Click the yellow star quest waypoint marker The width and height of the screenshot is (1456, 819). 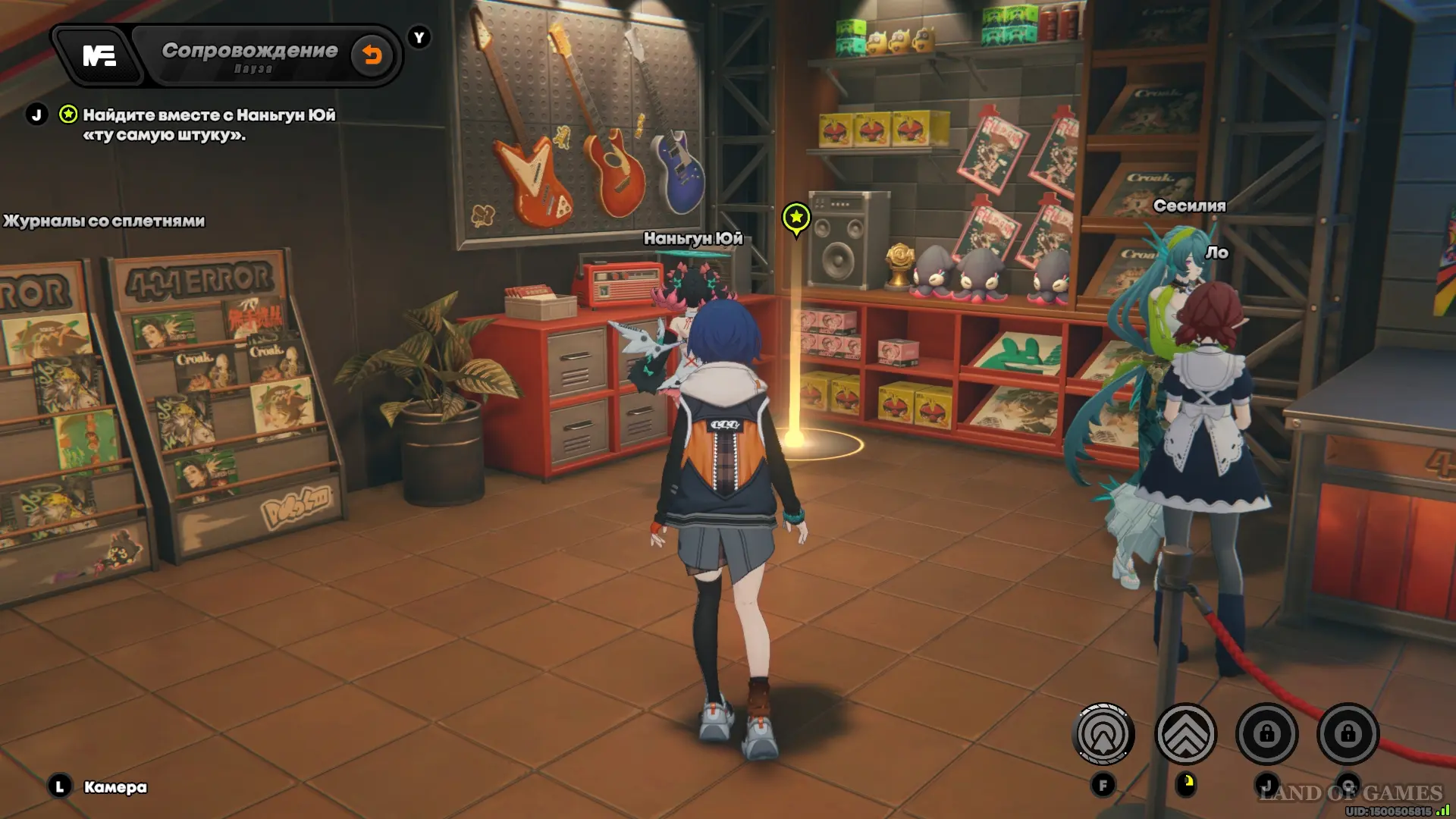coord(796,218)
